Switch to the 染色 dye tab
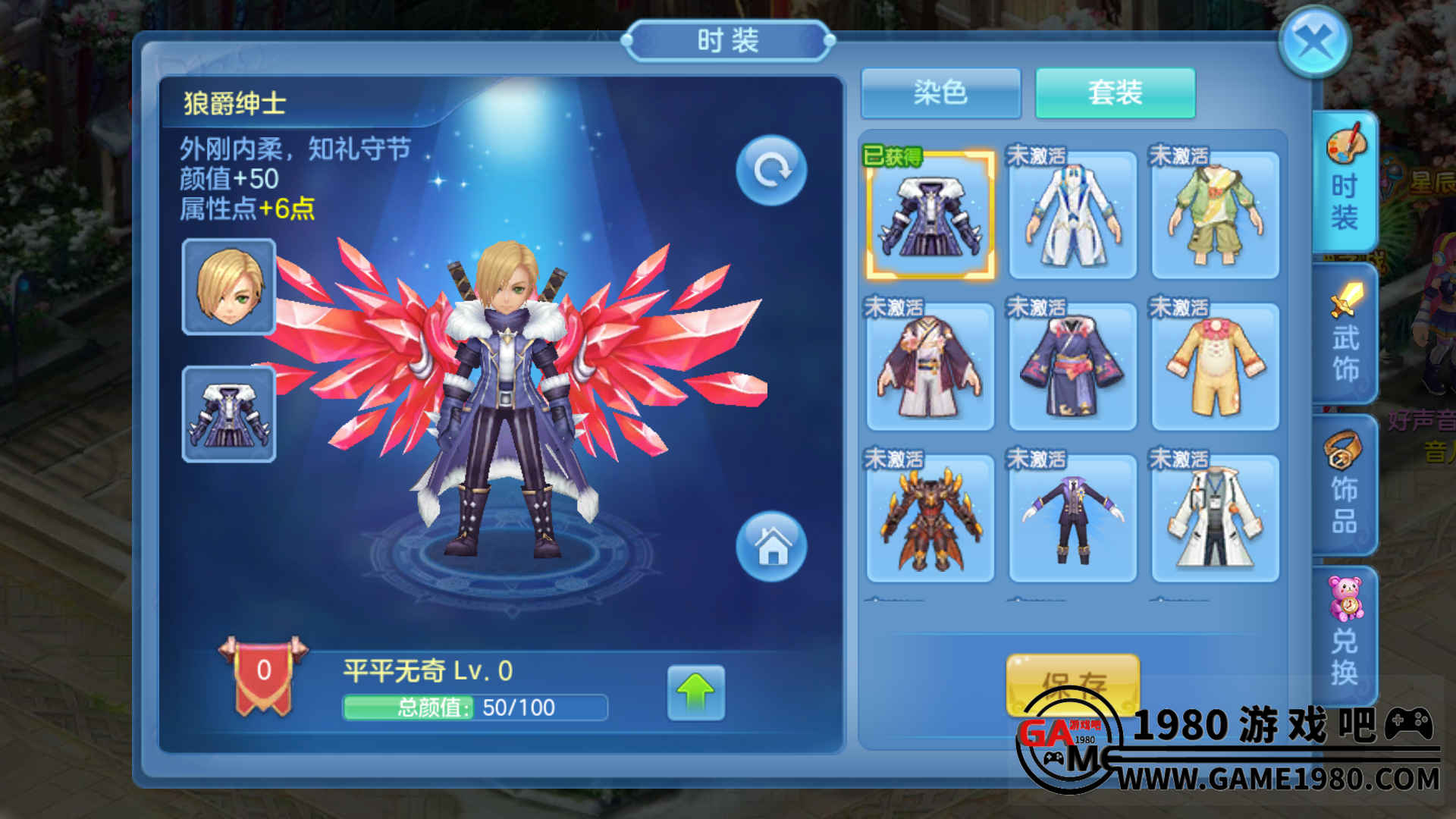1456x819 pixels. pyautogui.click(x=940, y=93)
